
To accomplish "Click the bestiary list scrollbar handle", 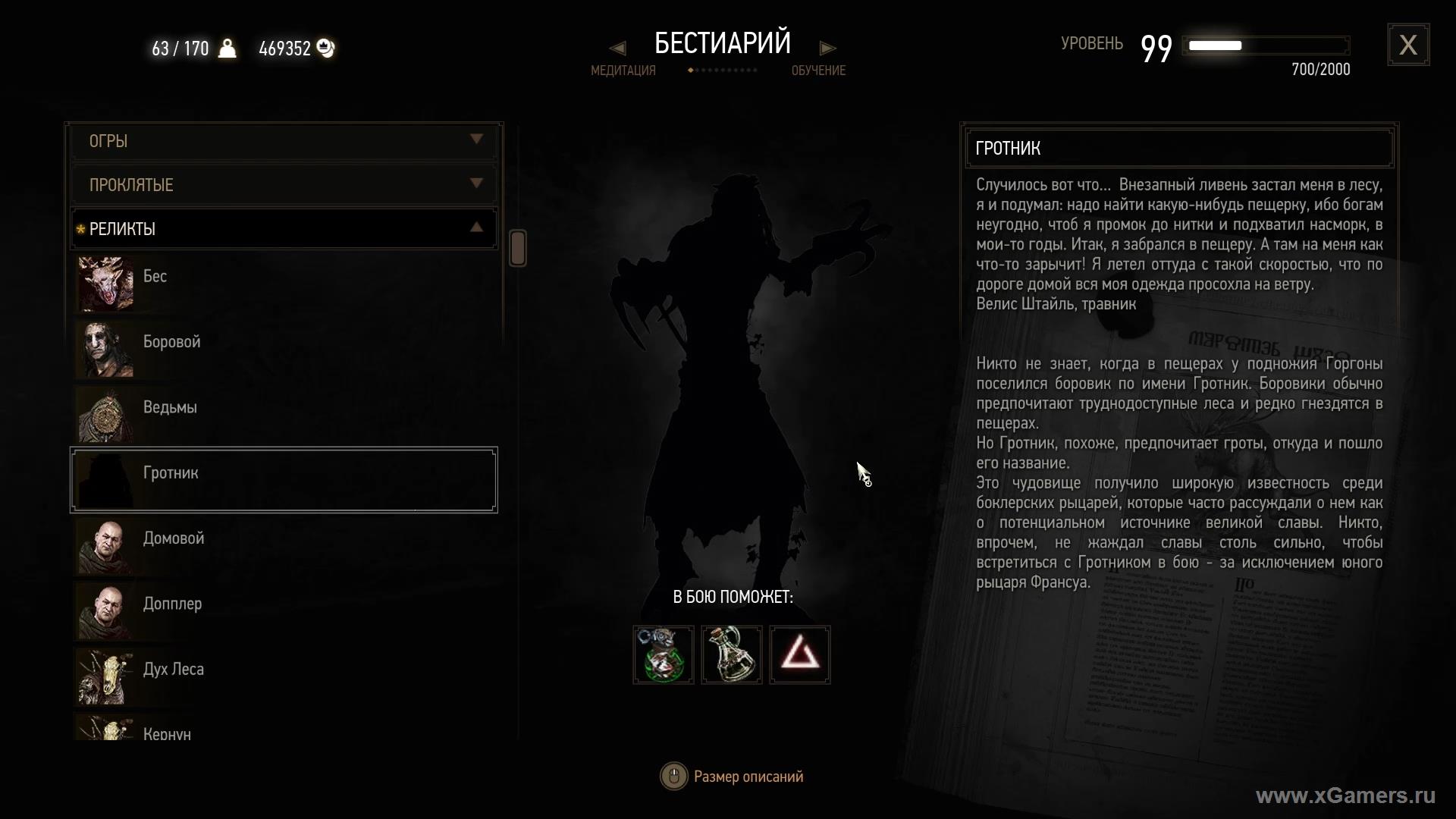I will [518, 248].
